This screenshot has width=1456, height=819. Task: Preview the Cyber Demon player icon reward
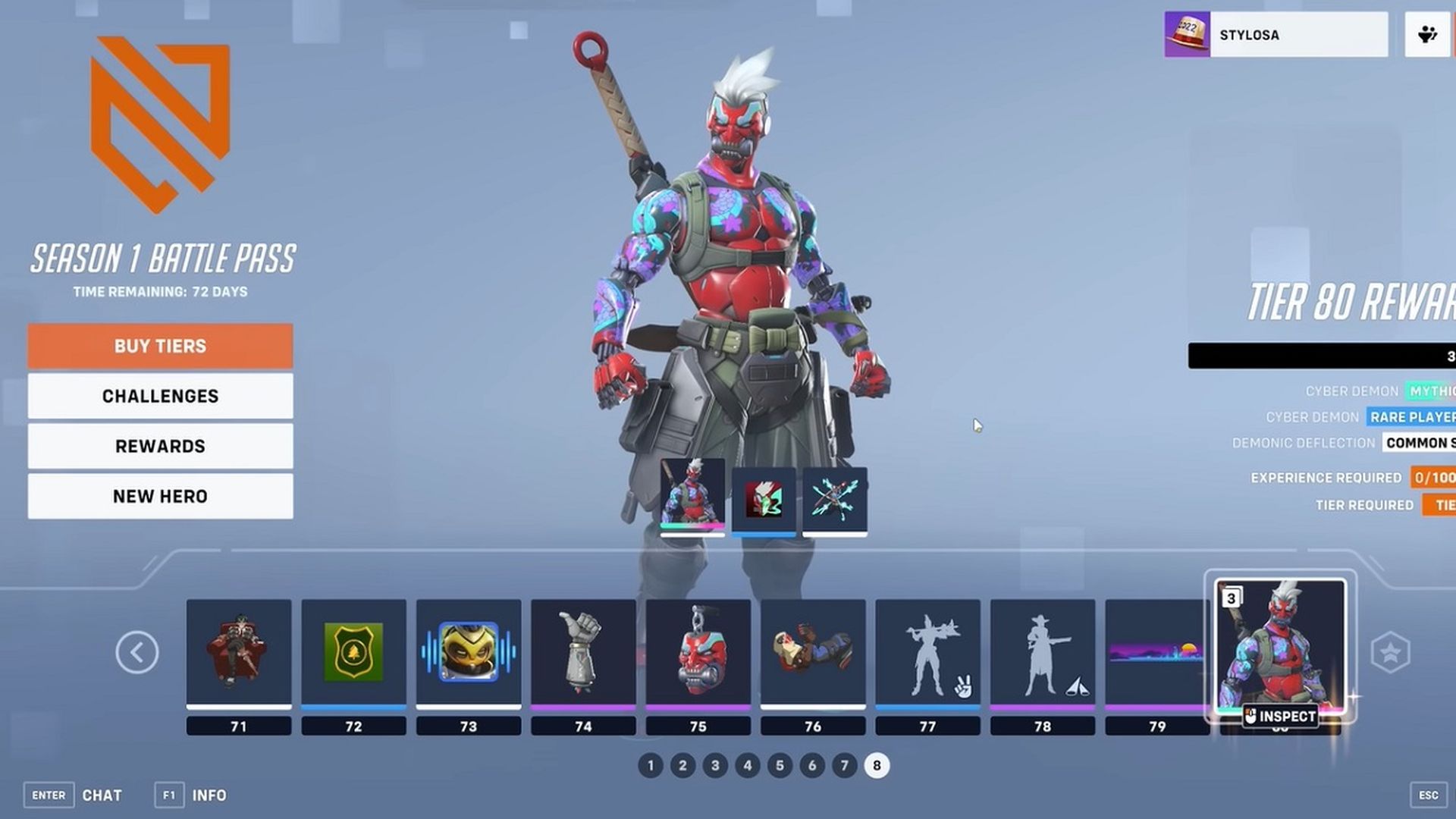[x=764, y=499]
